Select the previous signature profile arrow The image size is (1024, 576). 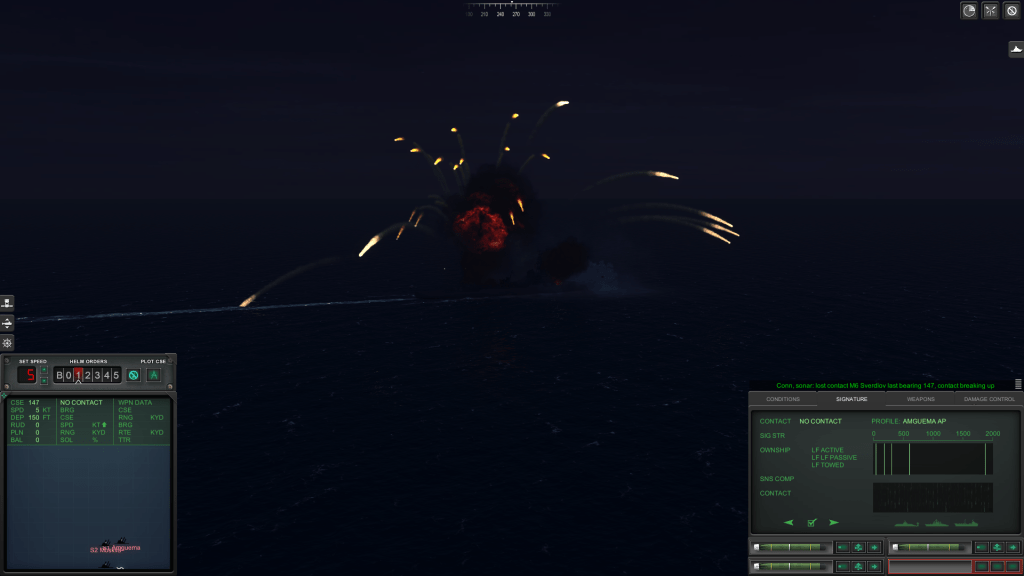pos(789,522)
